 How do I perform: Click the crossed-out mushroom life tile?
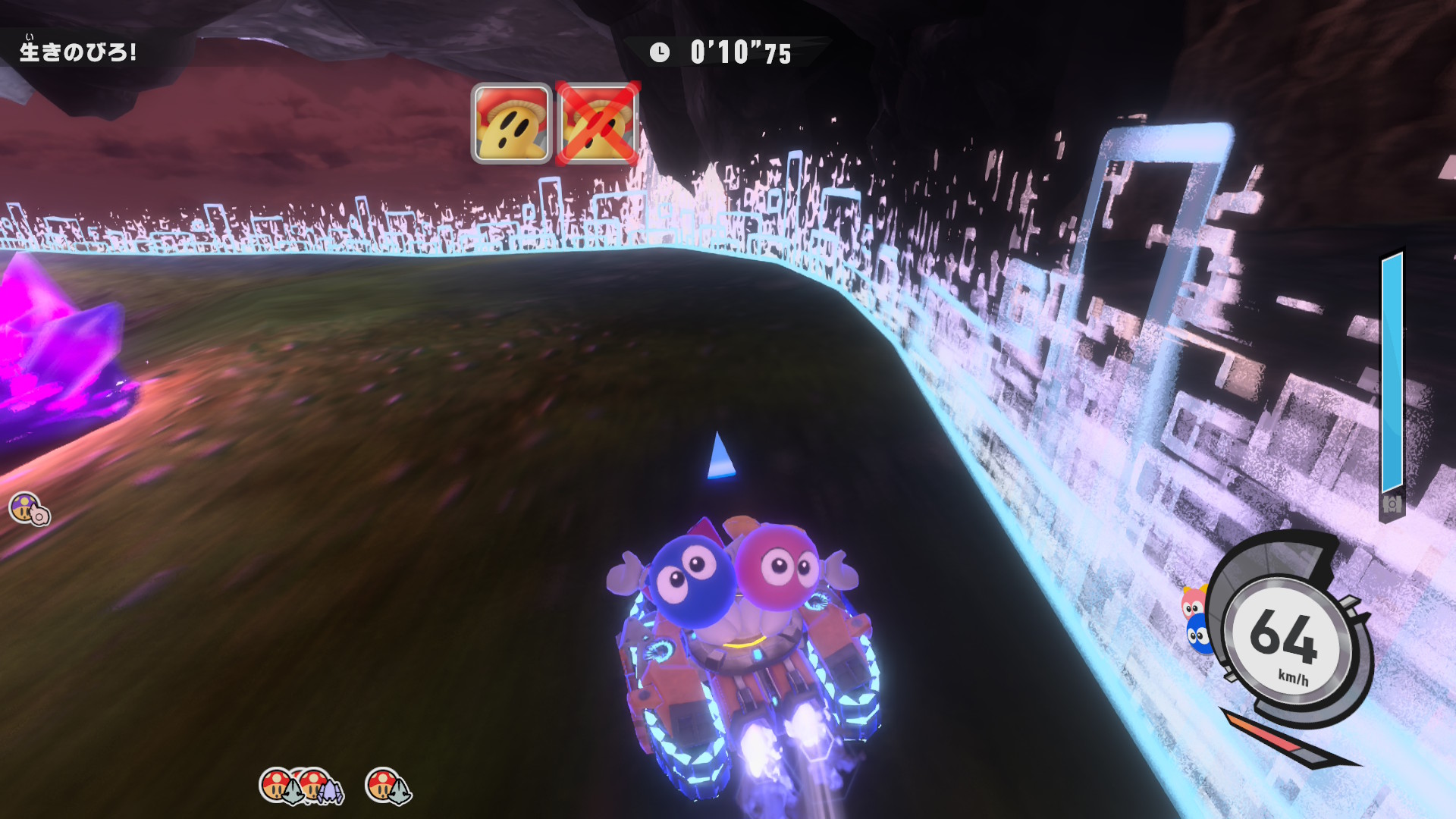(x=598, y=124)
